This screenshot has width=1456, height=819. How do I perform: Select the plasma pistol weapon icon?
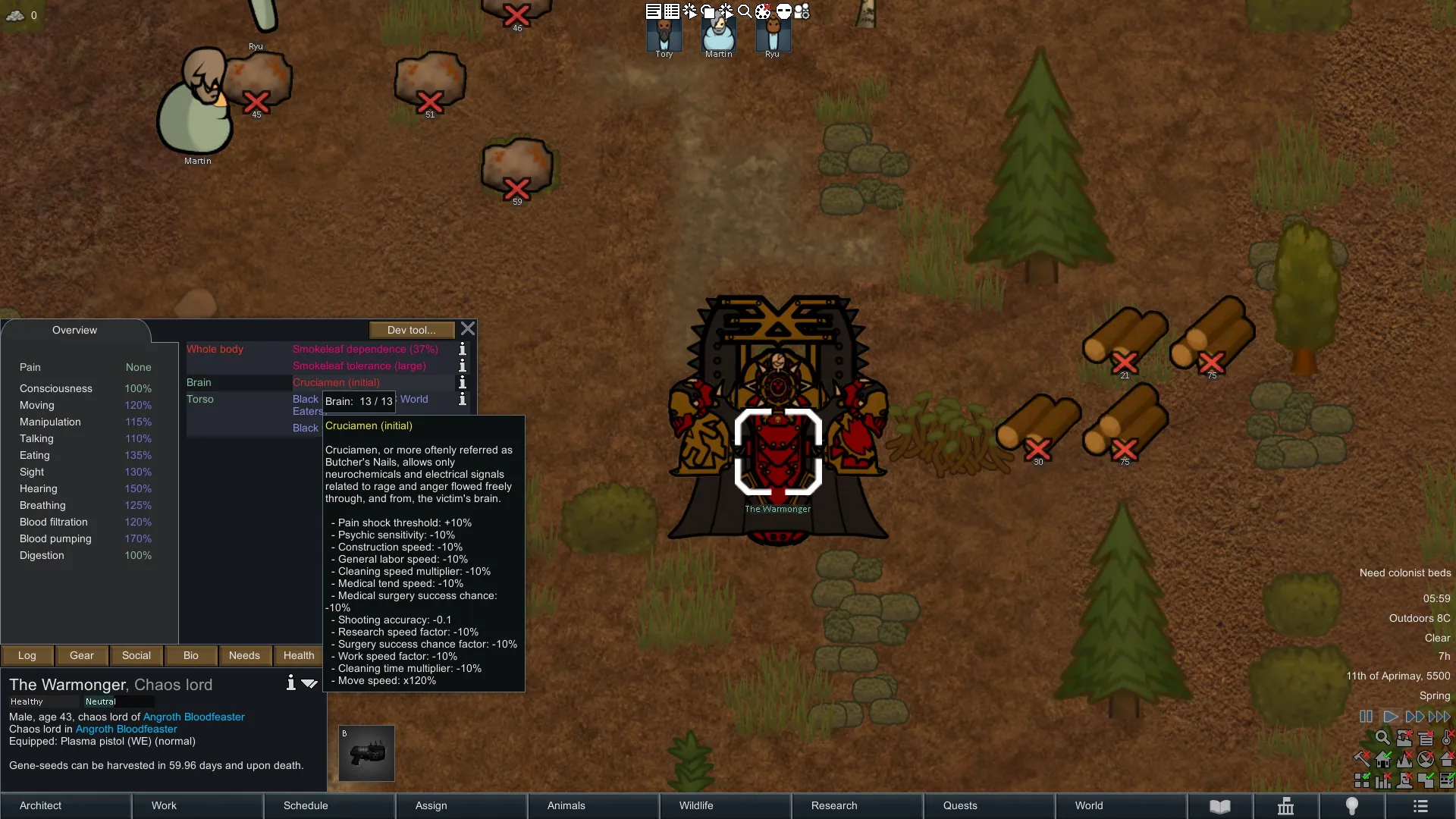click(366, 753)
